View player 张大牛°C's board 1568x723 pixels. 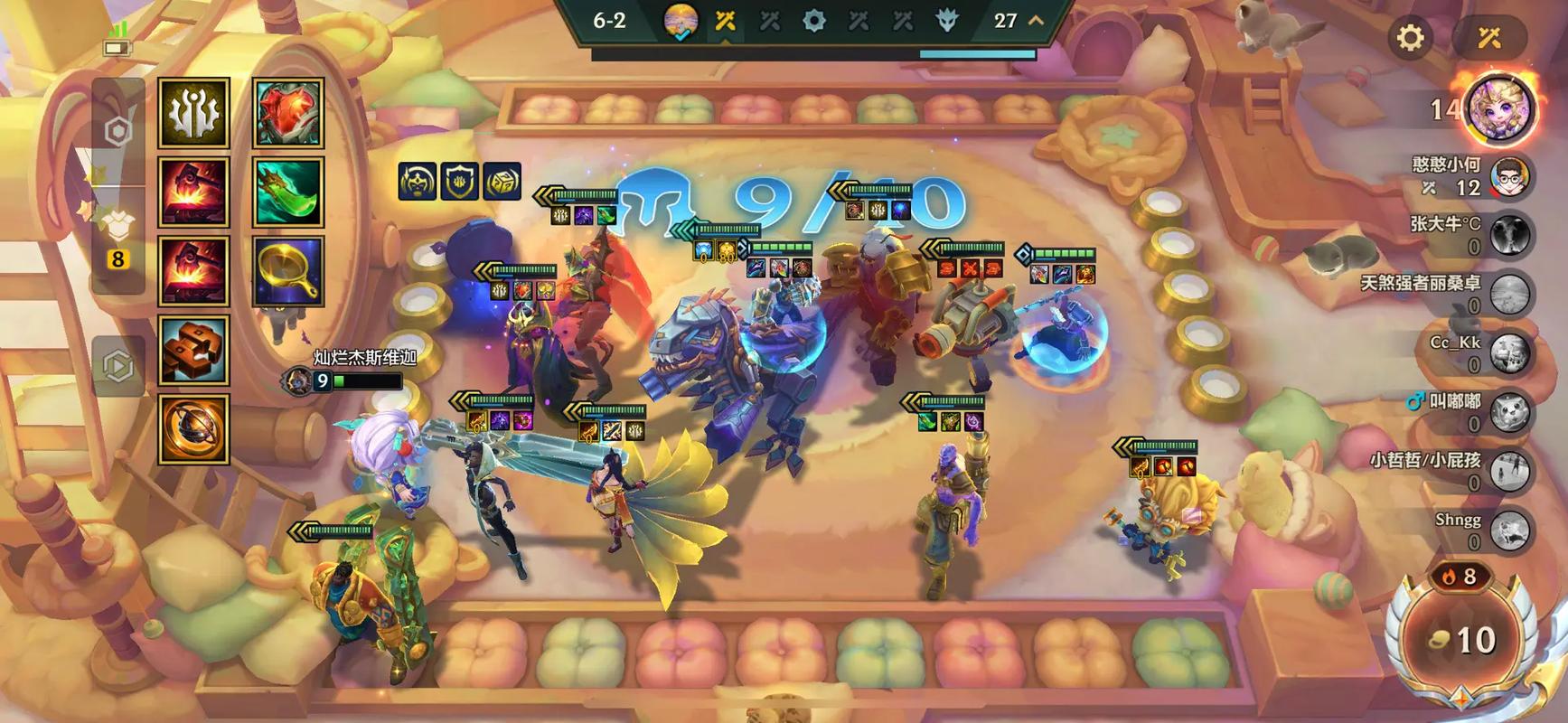click(x=1509, y=235)
